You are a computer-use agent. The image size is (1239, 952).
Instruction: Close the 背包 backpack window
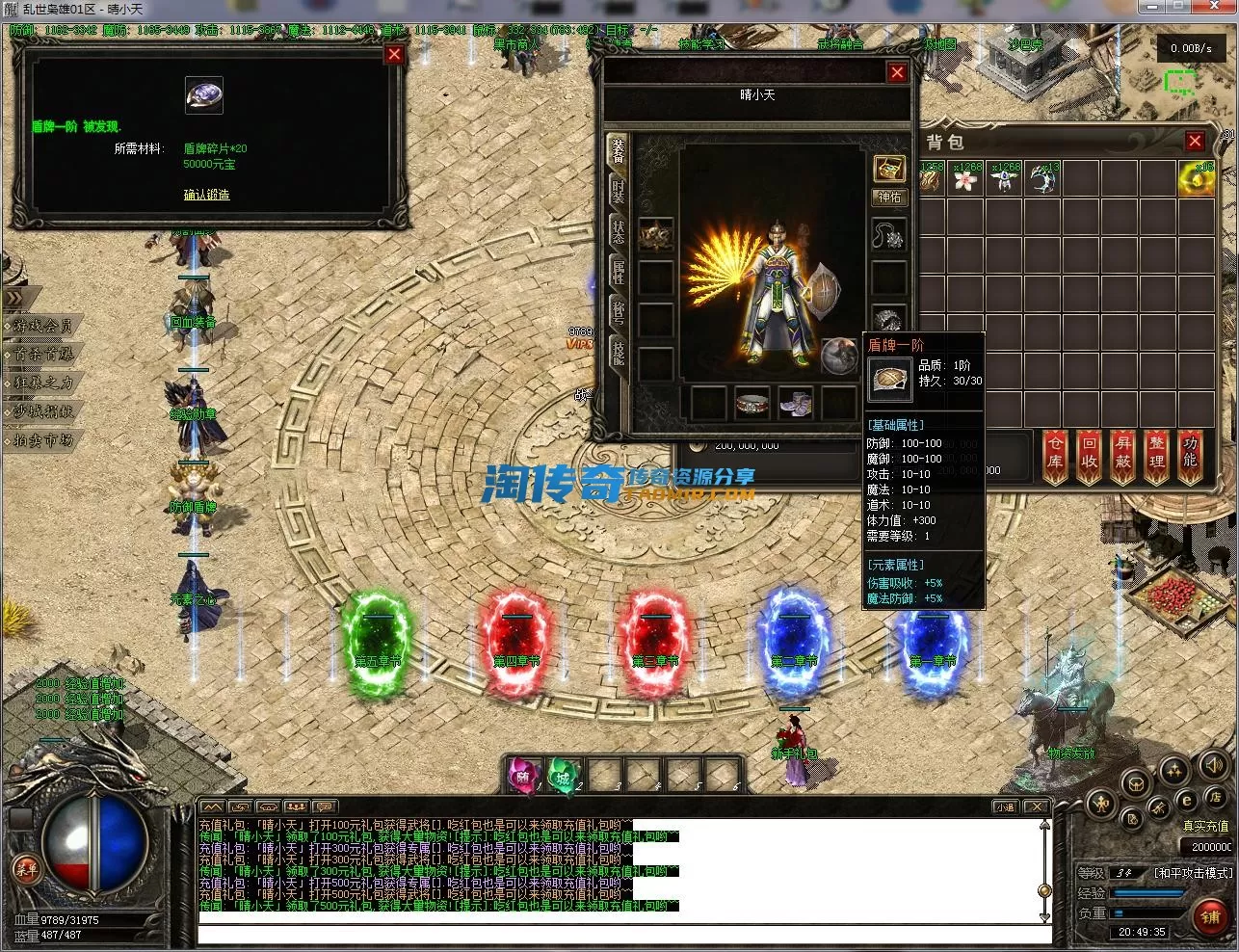pos(1195,142)
